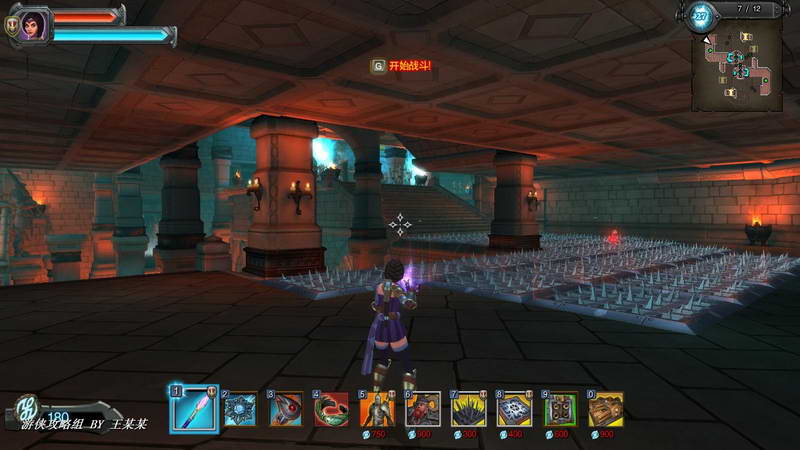Pick the green ring trinket slot

331,408
